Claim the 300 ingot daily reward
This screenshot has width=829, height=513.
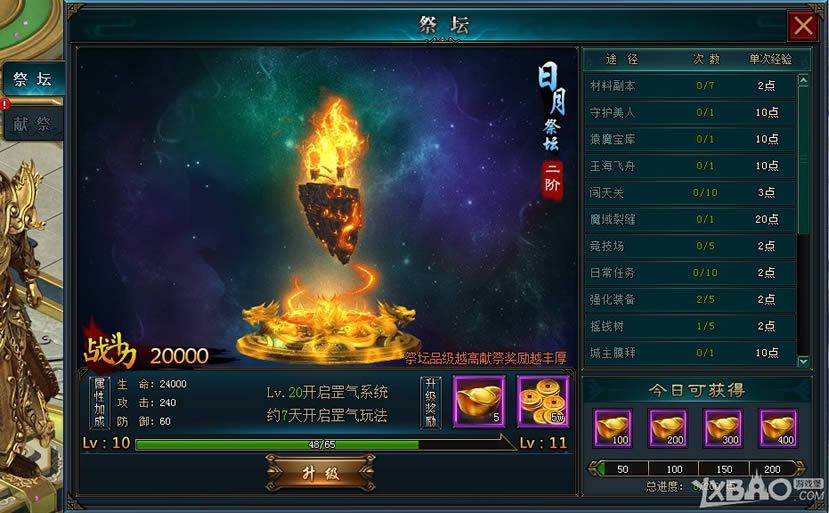[x=723, y=427]
